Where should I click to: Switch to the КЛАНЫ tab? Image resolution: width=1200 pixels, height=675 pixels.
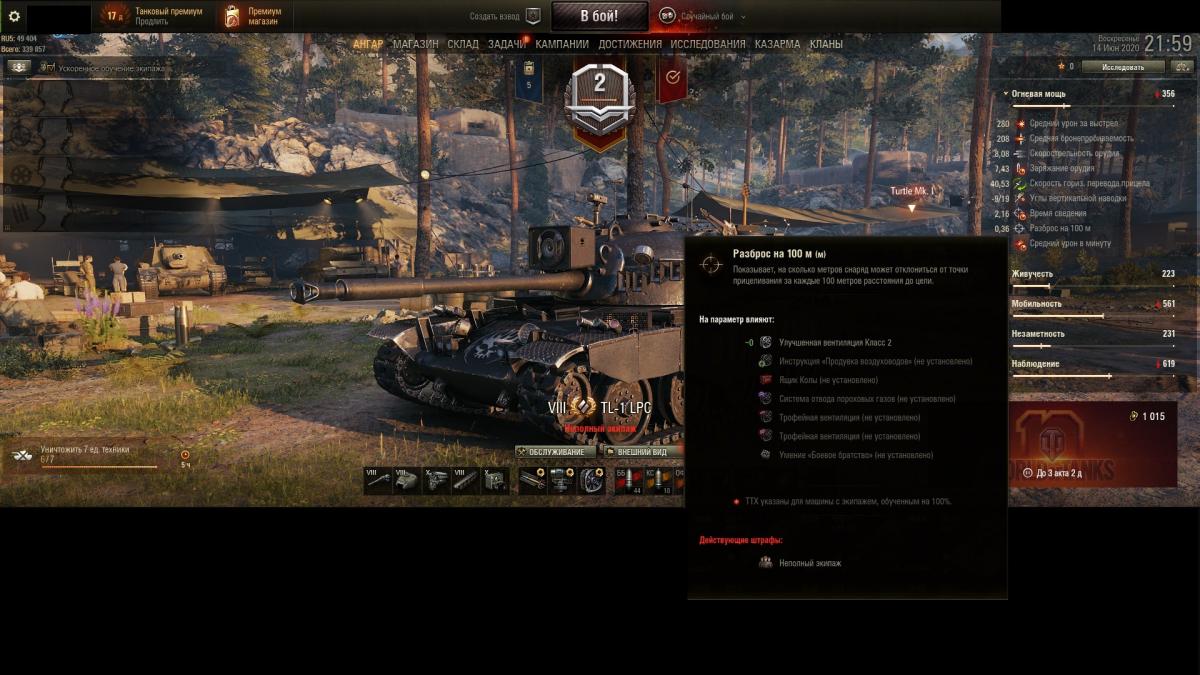(x=826, y=44)
